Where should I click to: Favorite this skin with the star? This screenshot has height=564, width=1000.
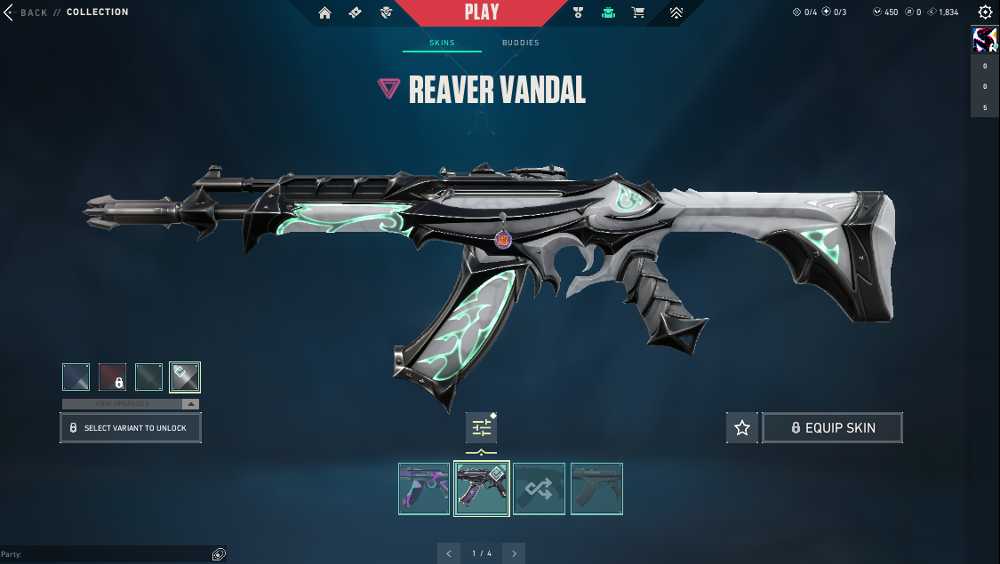(x=742, y=428)
